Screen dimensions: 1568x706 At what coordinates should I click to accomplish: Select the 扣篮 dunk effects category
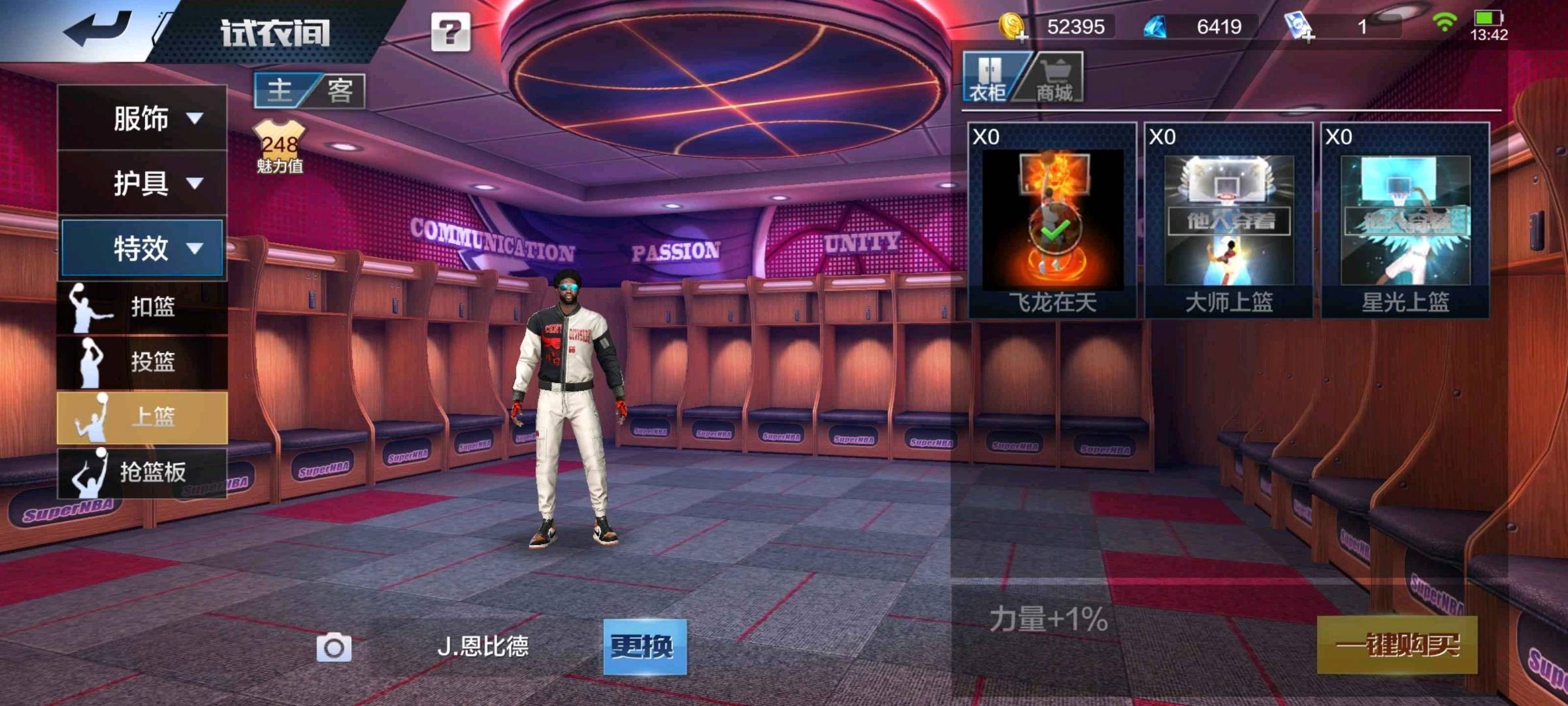pyautogui.click(x=142, y=307)
